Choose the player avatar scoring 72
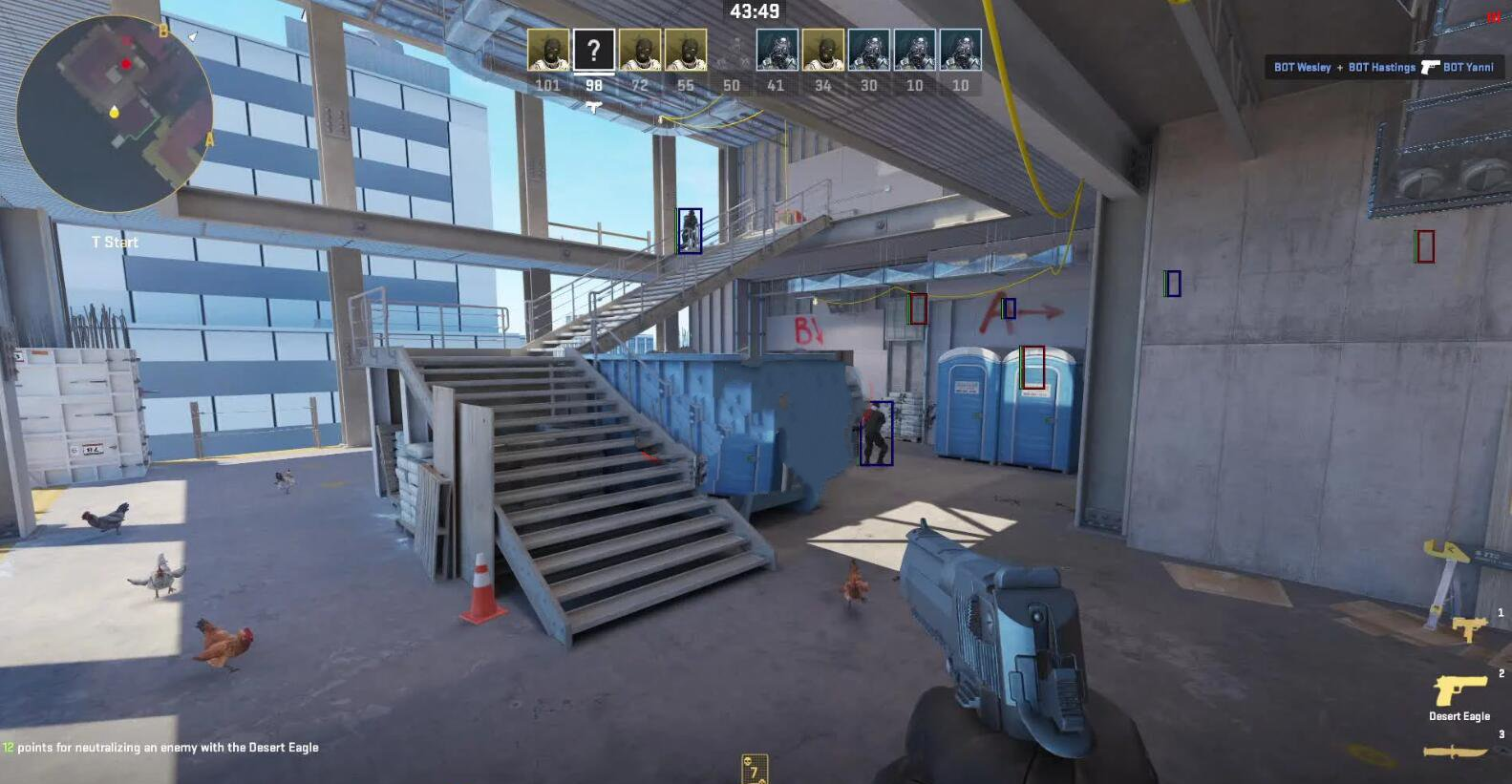The image size is (1512, 784). click(x=639, y=50)
